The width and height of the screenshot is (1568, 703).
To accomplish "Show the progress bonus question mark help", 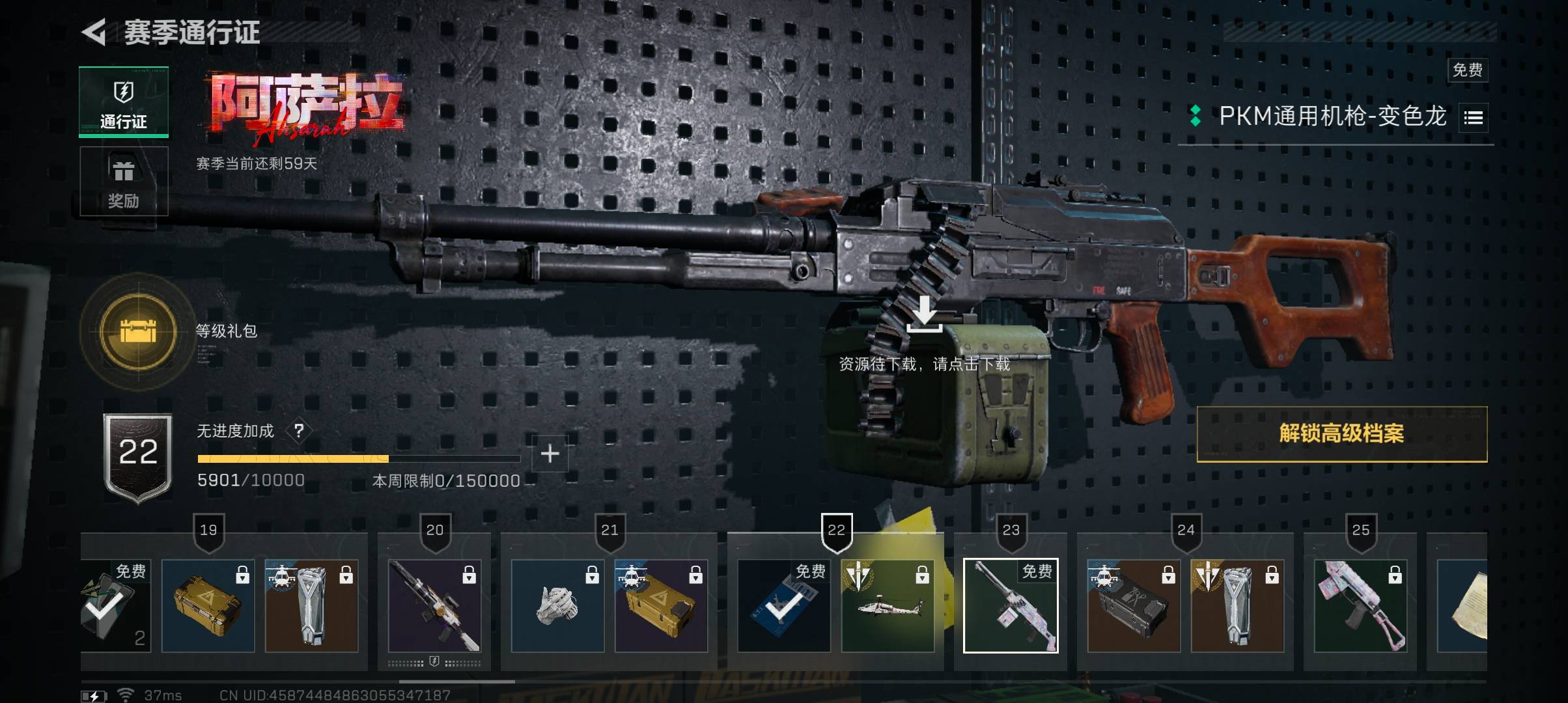I will tap(299, 431).
